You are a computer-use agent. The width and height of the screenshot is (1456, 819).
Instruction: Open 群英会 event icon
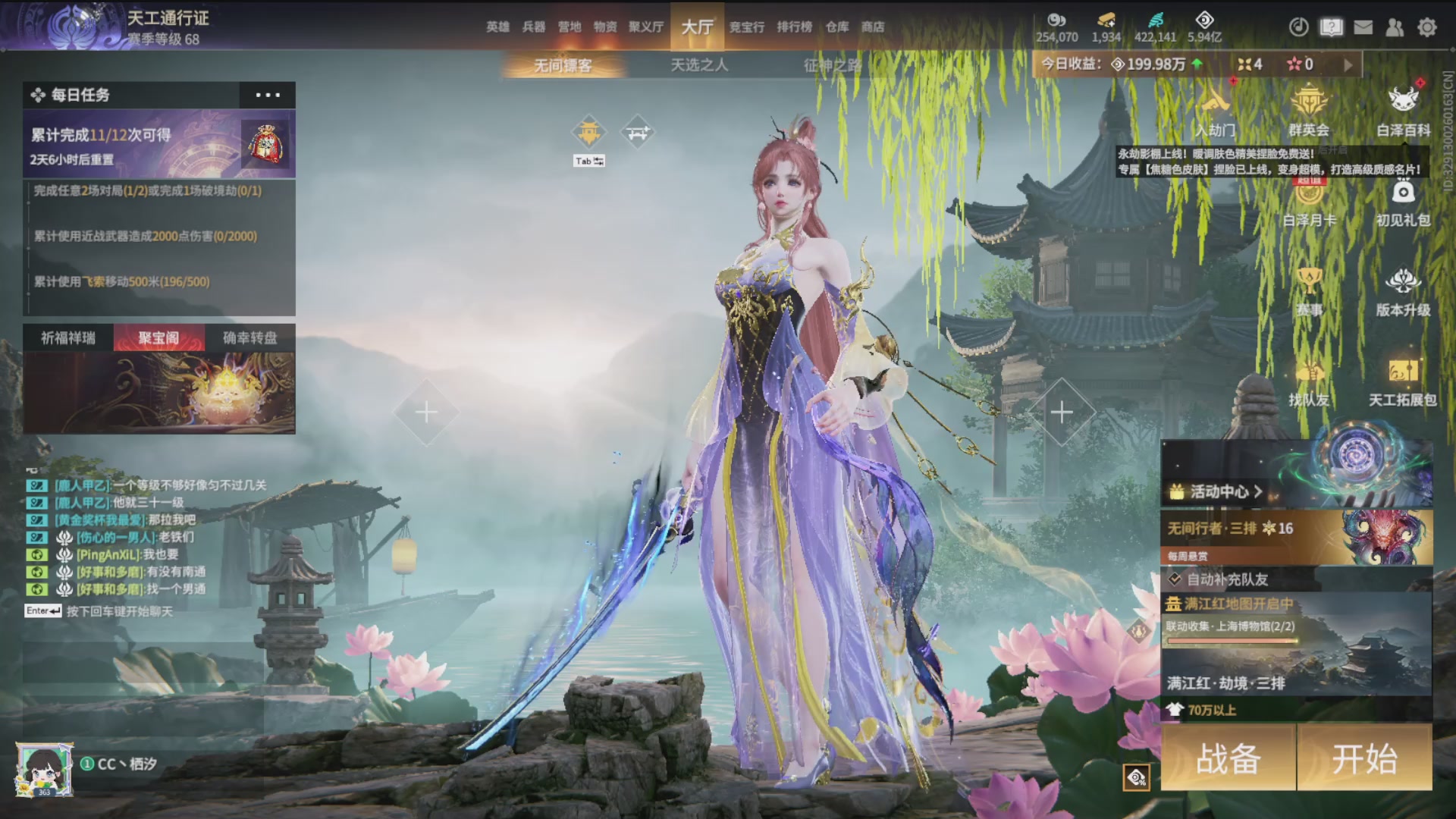pyautogui.click(x=1309, y=111)
